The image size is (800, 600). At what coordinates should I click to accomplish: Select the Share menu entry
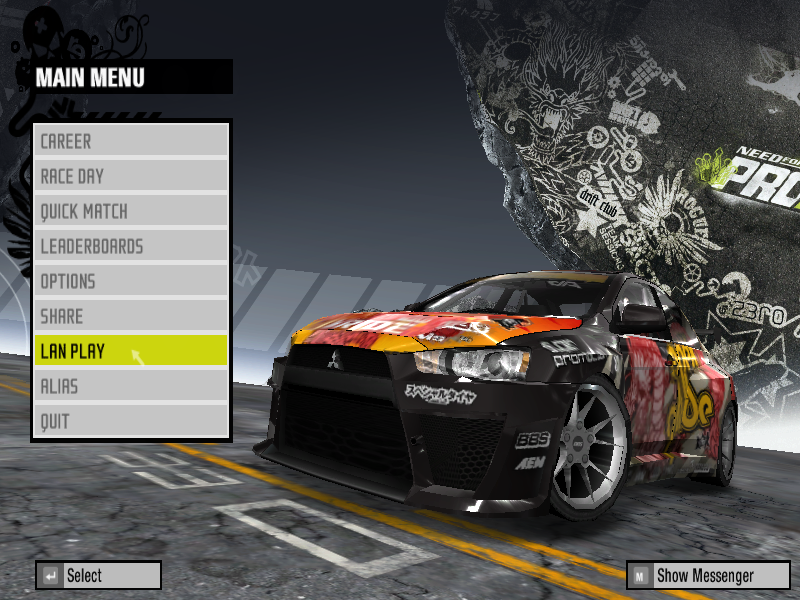point(131,316)
